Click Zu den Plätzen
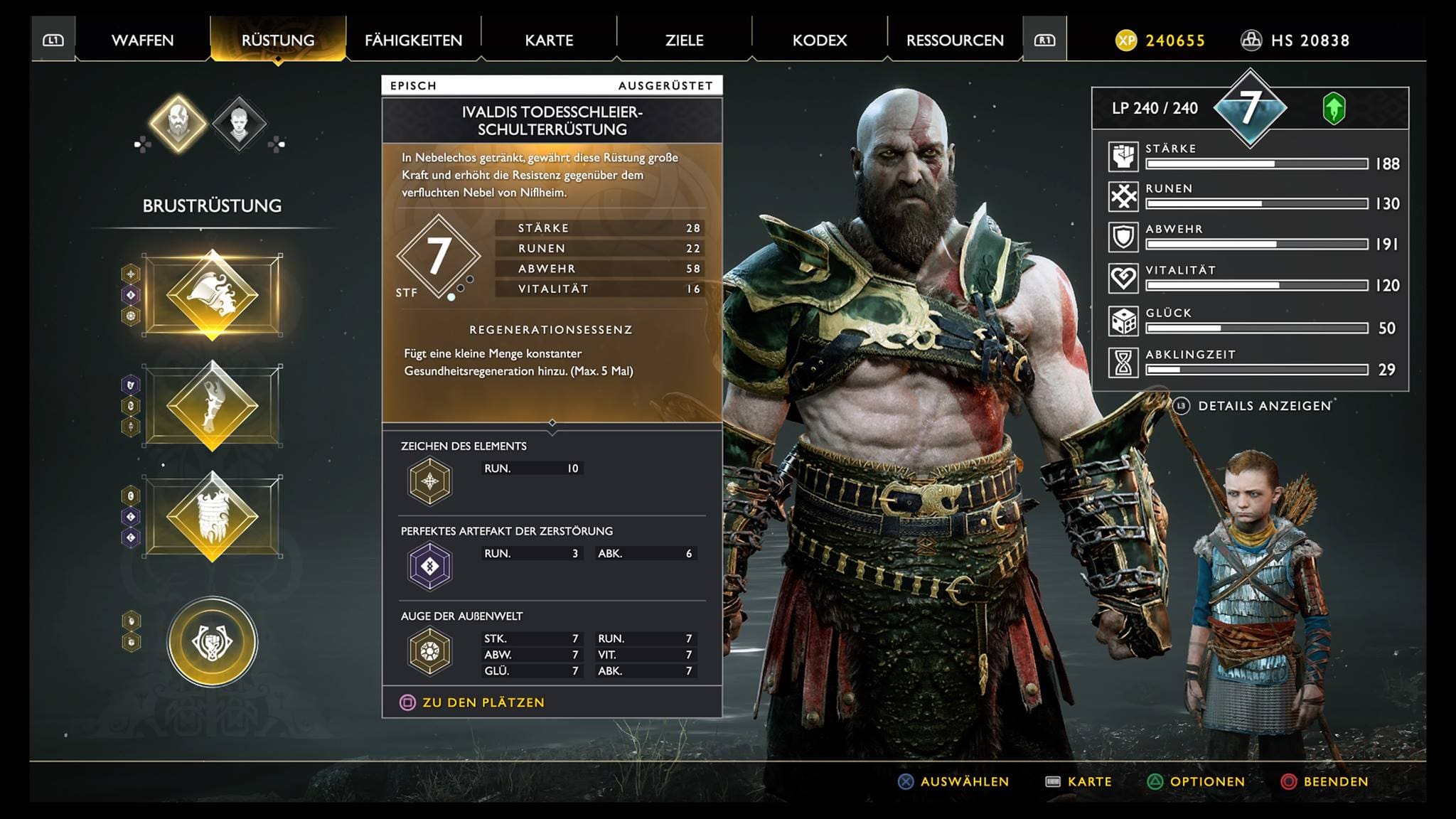The height and width of the screenshot is (819, 1456). (x=483, y=702)
